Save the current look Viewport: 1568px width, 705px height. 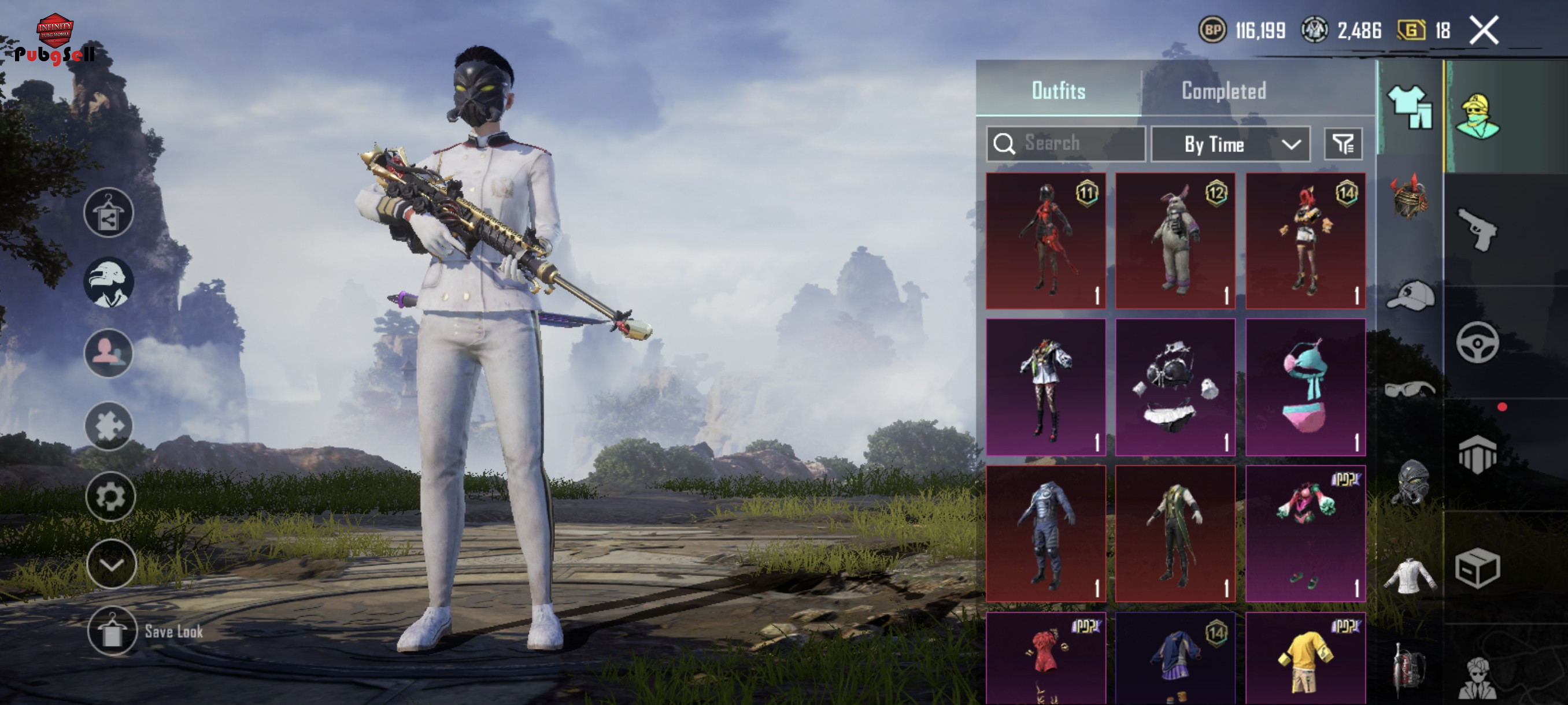tap(112, 631)
